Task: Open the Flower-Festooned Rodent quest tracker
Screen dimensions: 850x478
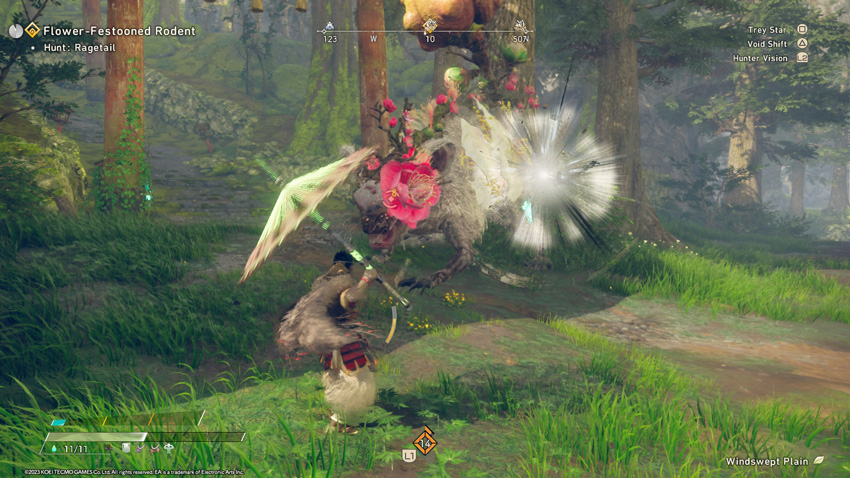Action: click(119, 31)
